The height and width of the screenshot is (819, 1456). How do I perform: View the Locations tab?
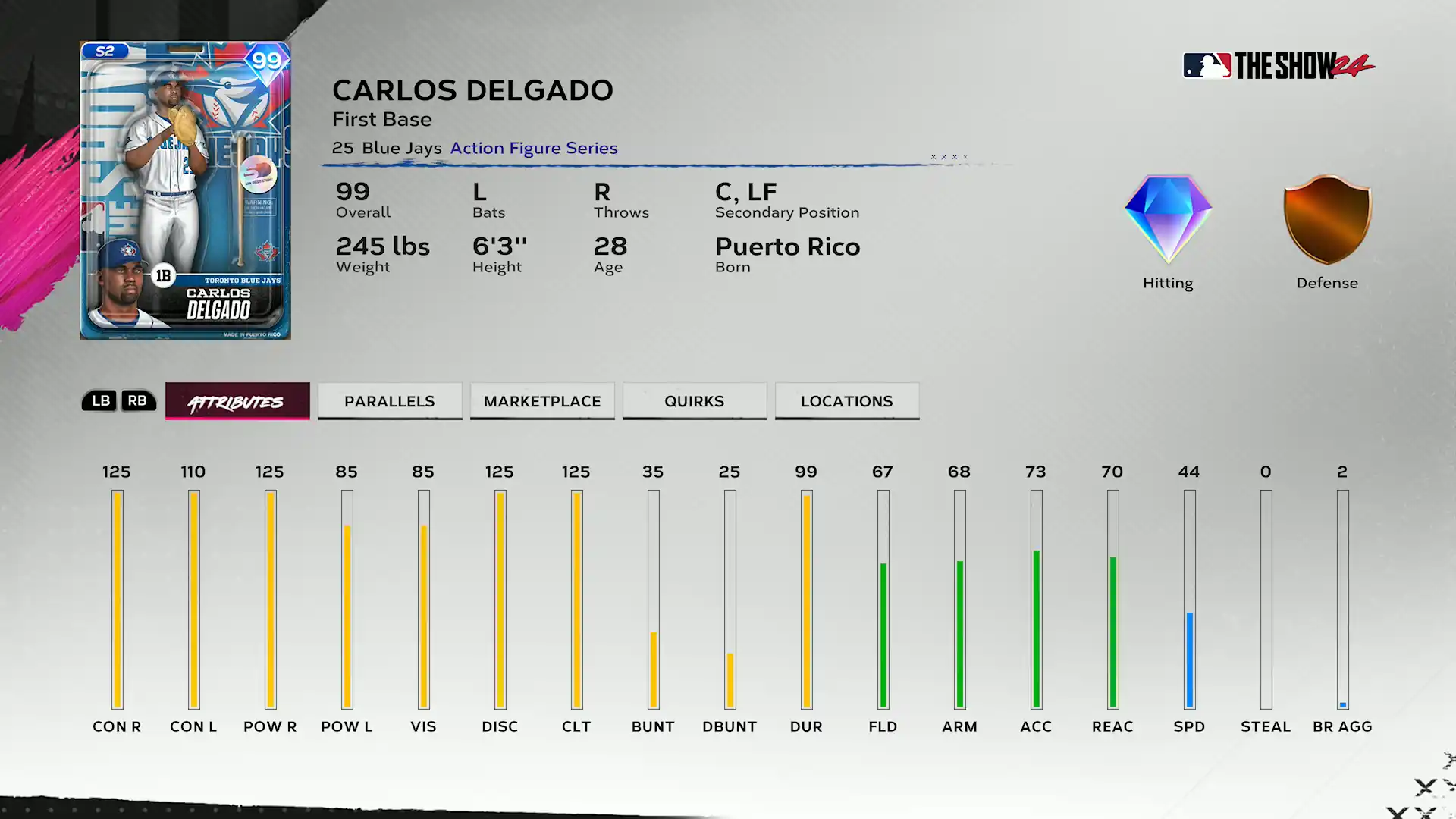847,401
